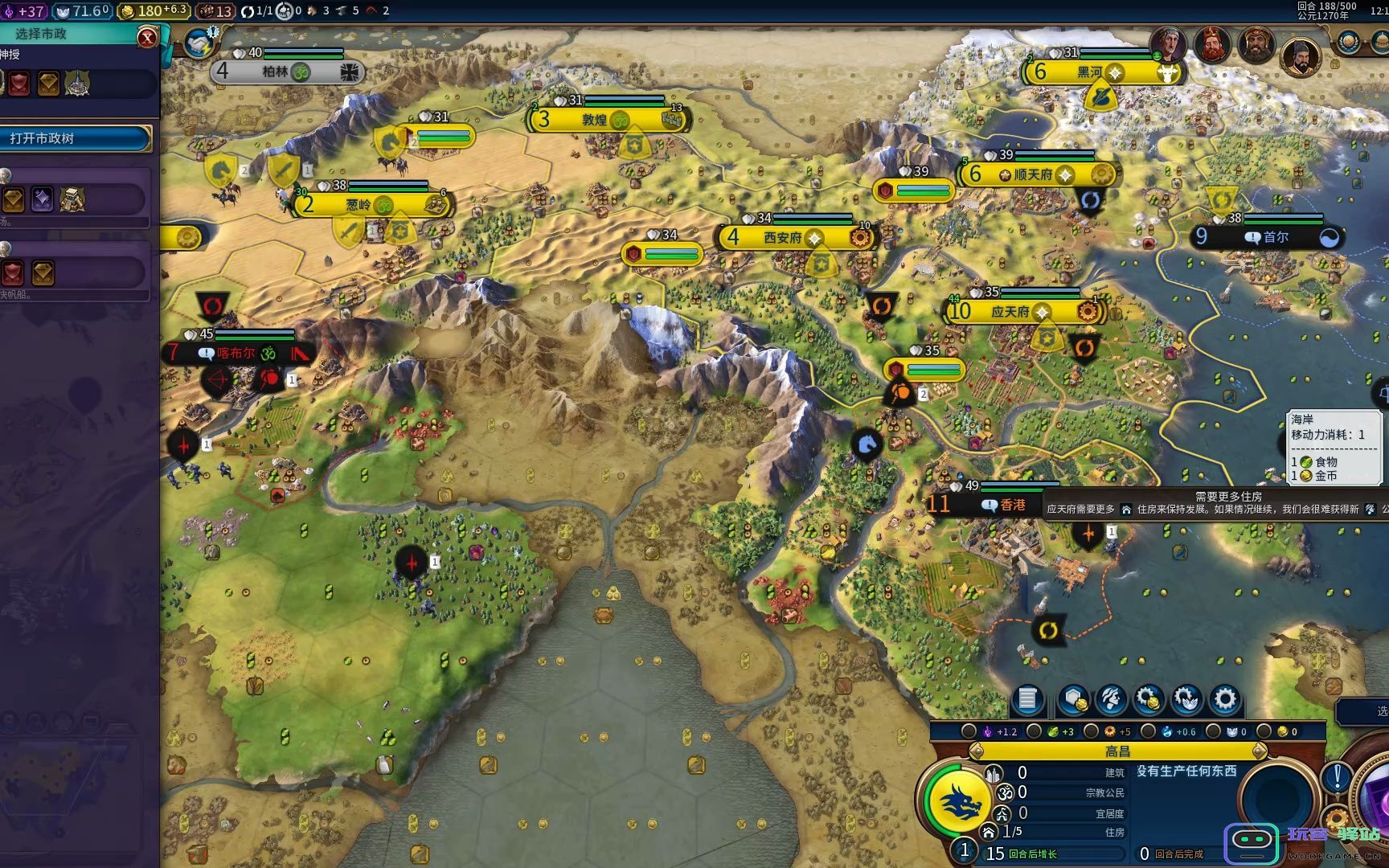
Task: Open the city details scroll icon
Action: [x=1027, y=699]
